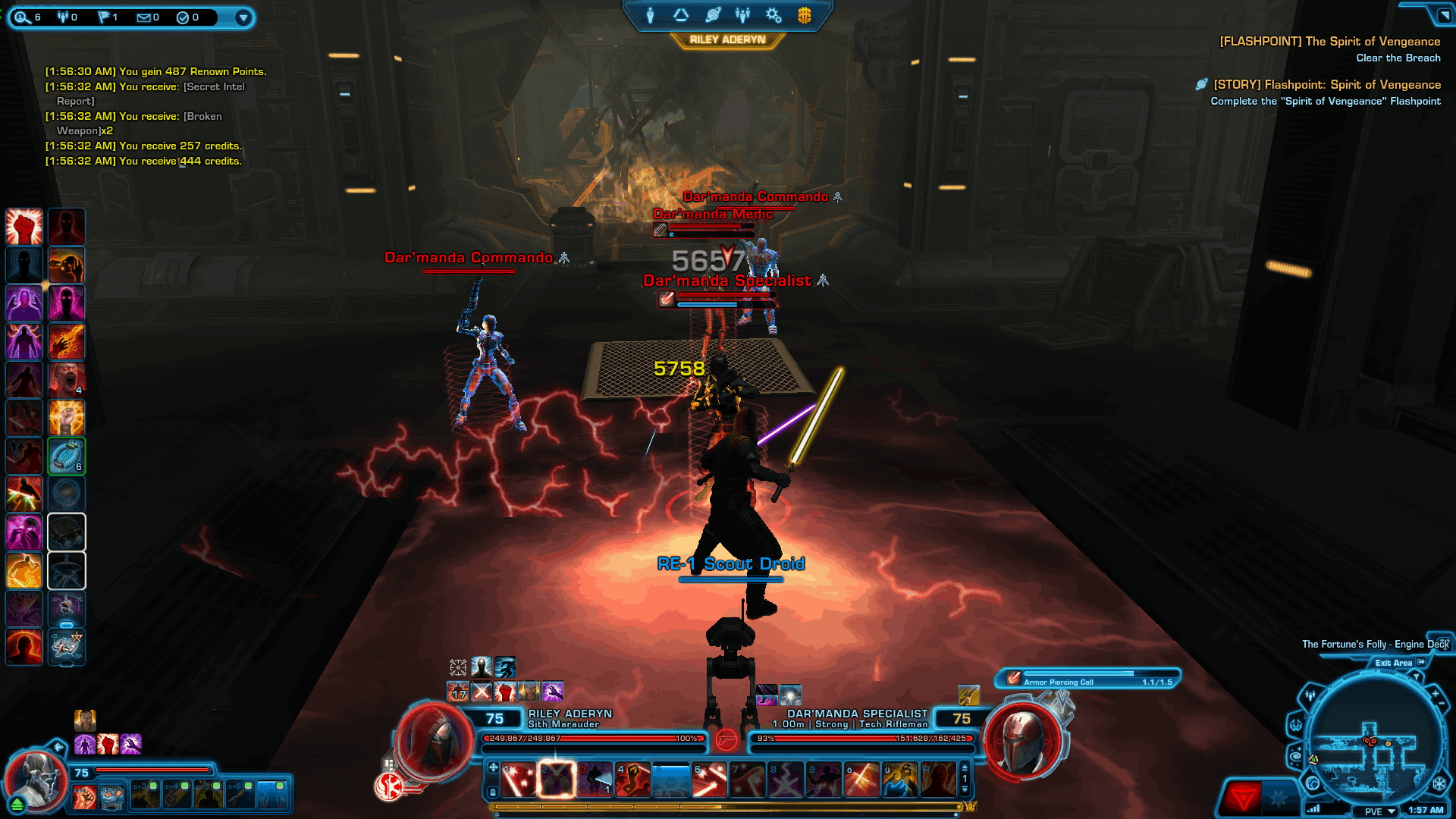Zoom in the minimap with the plus control
Screen dimensions: 1456x819
point(1435,692)
